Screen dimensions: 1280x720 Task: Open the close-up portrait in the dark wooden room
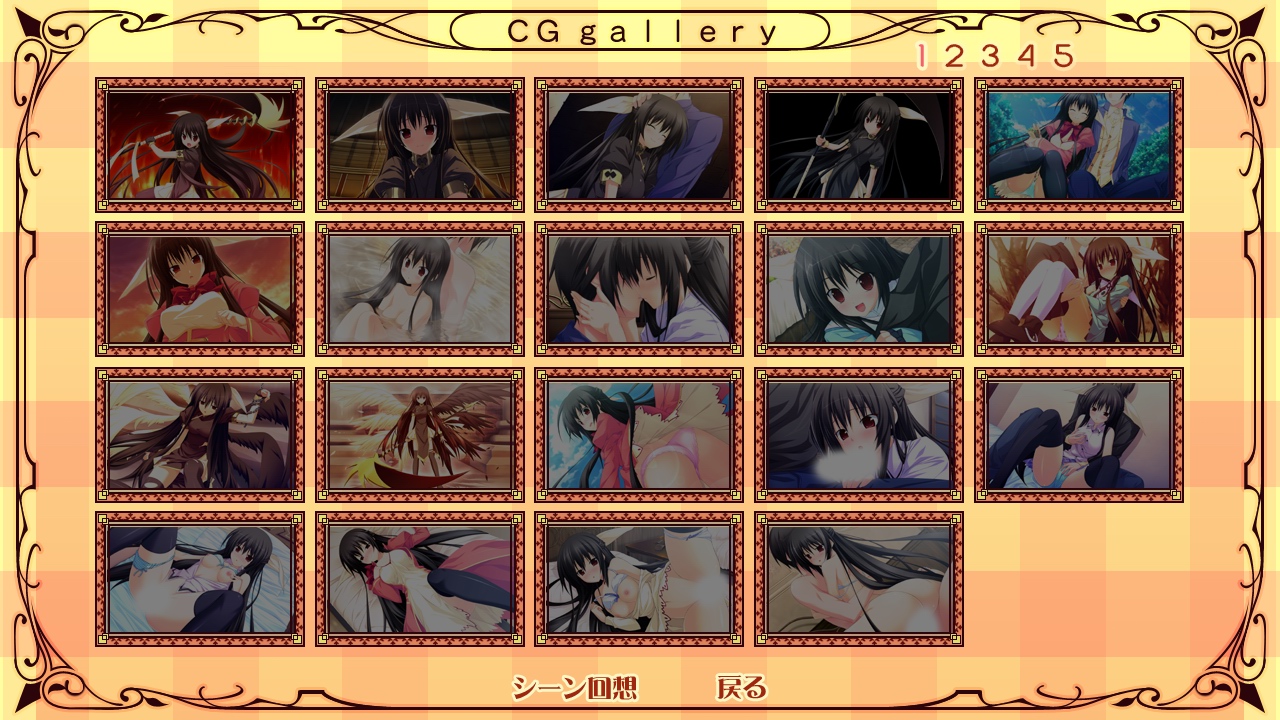[420, 145]
